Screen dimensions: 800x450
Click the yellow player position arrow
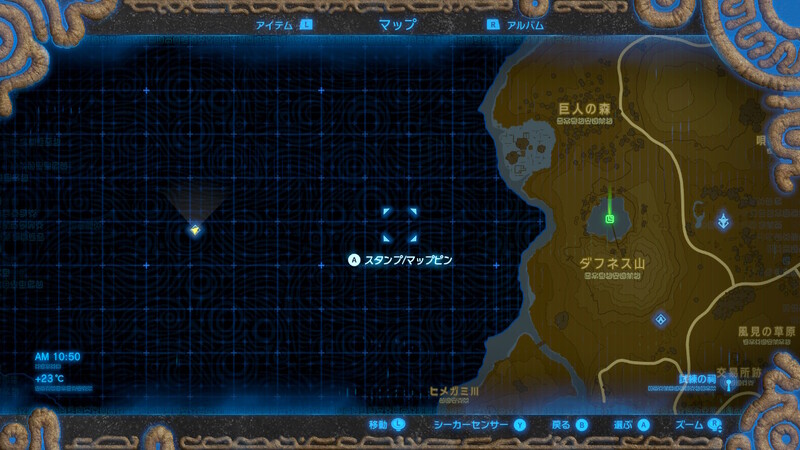point(195,230)
